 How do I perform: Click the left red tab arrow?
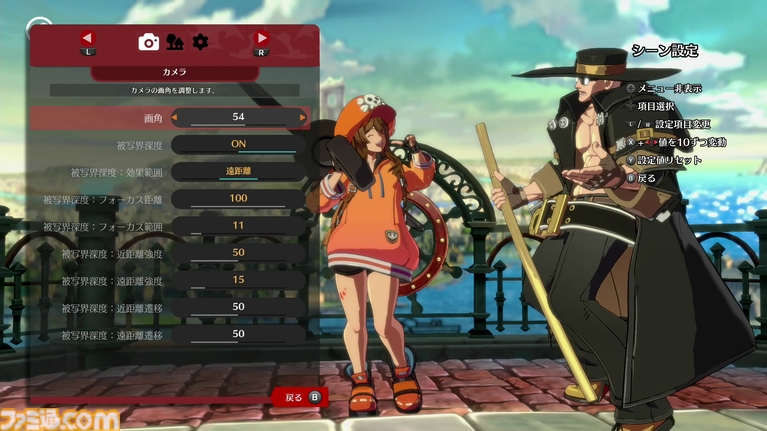(87, 38)
